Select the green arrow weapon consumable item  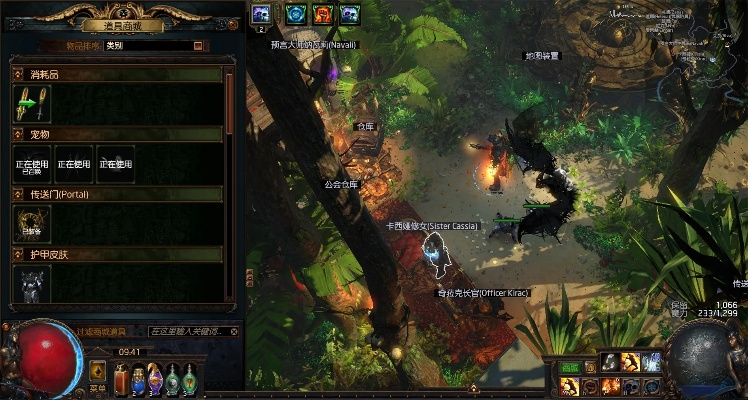26,104
